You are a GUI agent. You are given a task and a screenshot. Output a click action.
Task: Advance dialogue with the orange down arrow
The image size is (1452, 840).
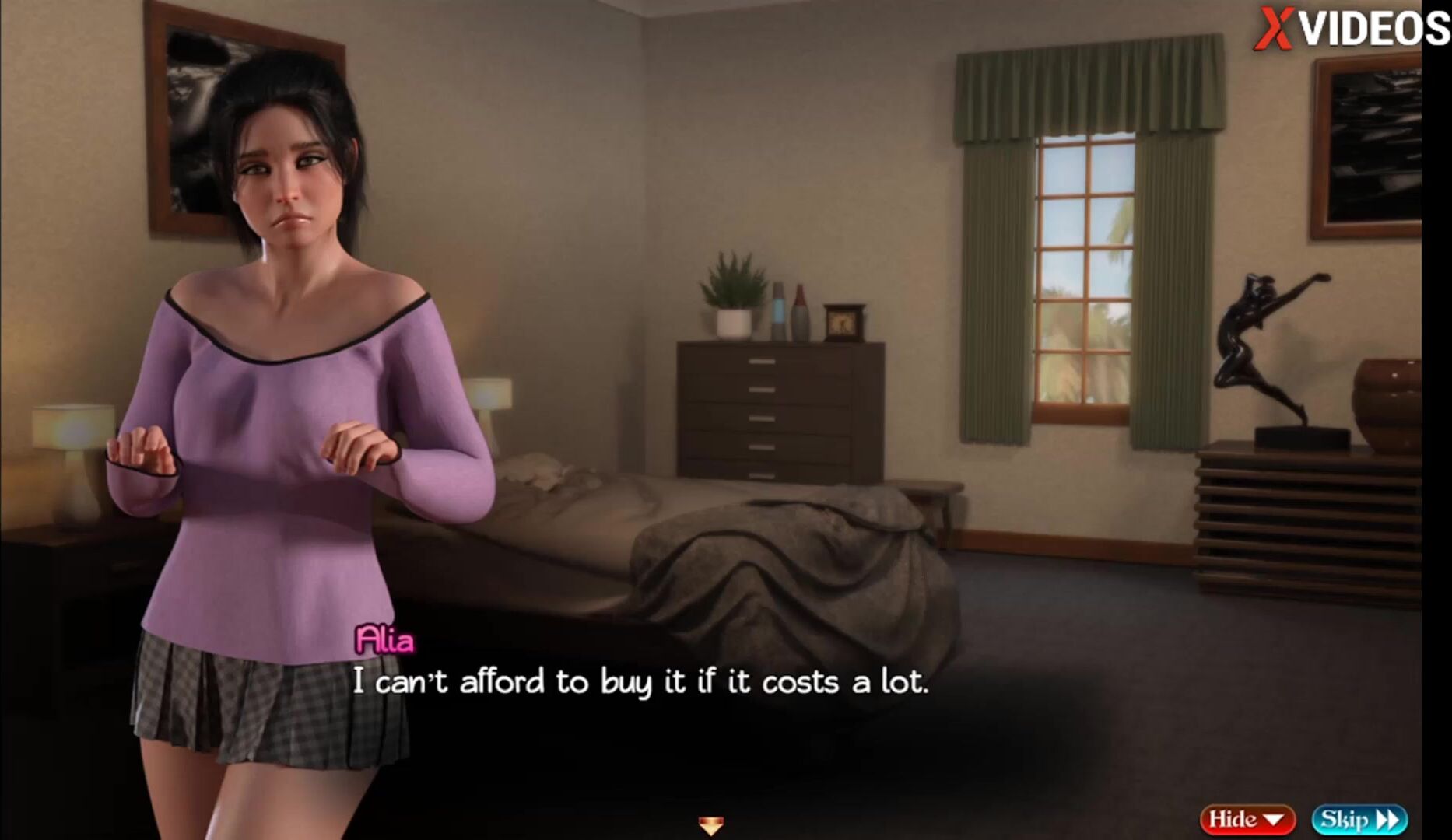711,824
